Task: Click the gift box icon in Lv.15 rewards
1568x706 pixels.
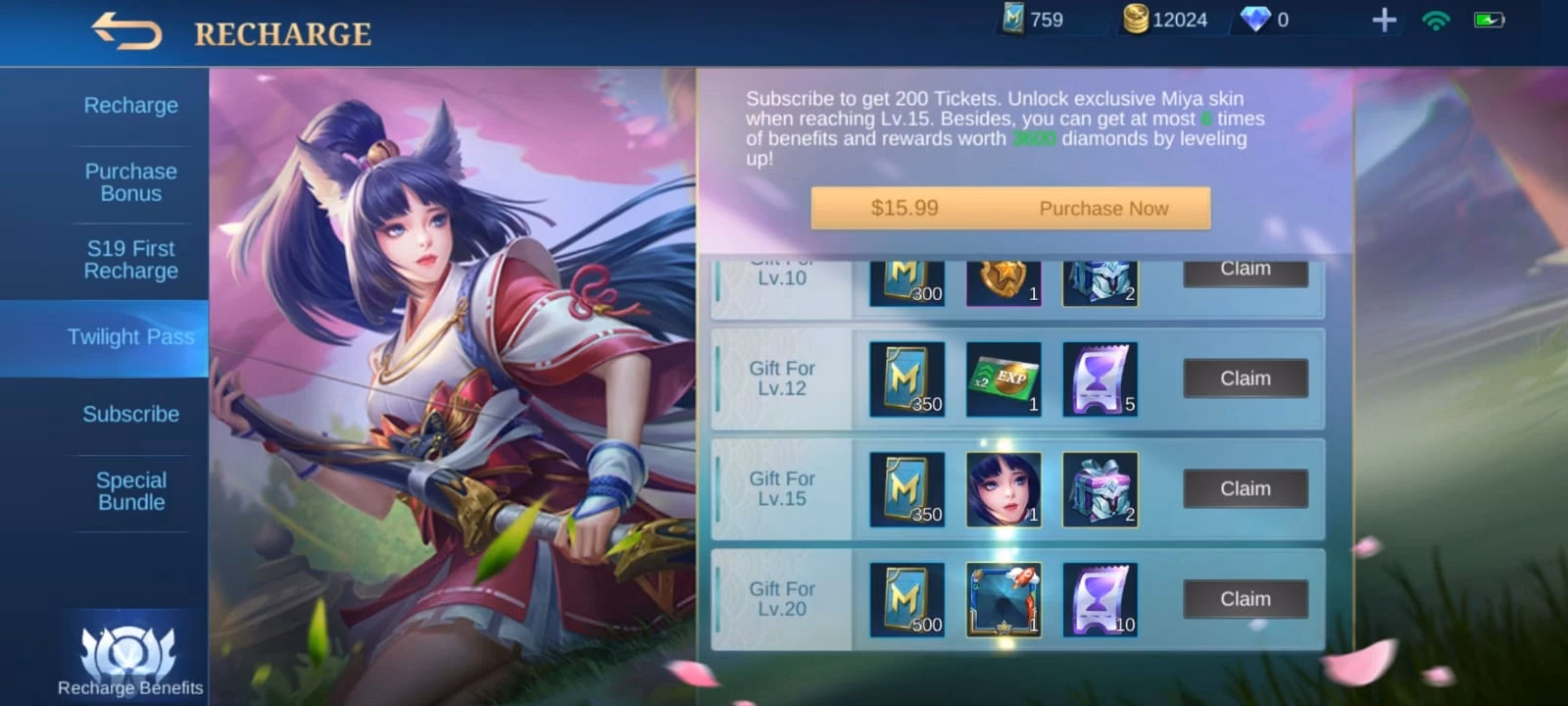Action: pos(1100,487)
